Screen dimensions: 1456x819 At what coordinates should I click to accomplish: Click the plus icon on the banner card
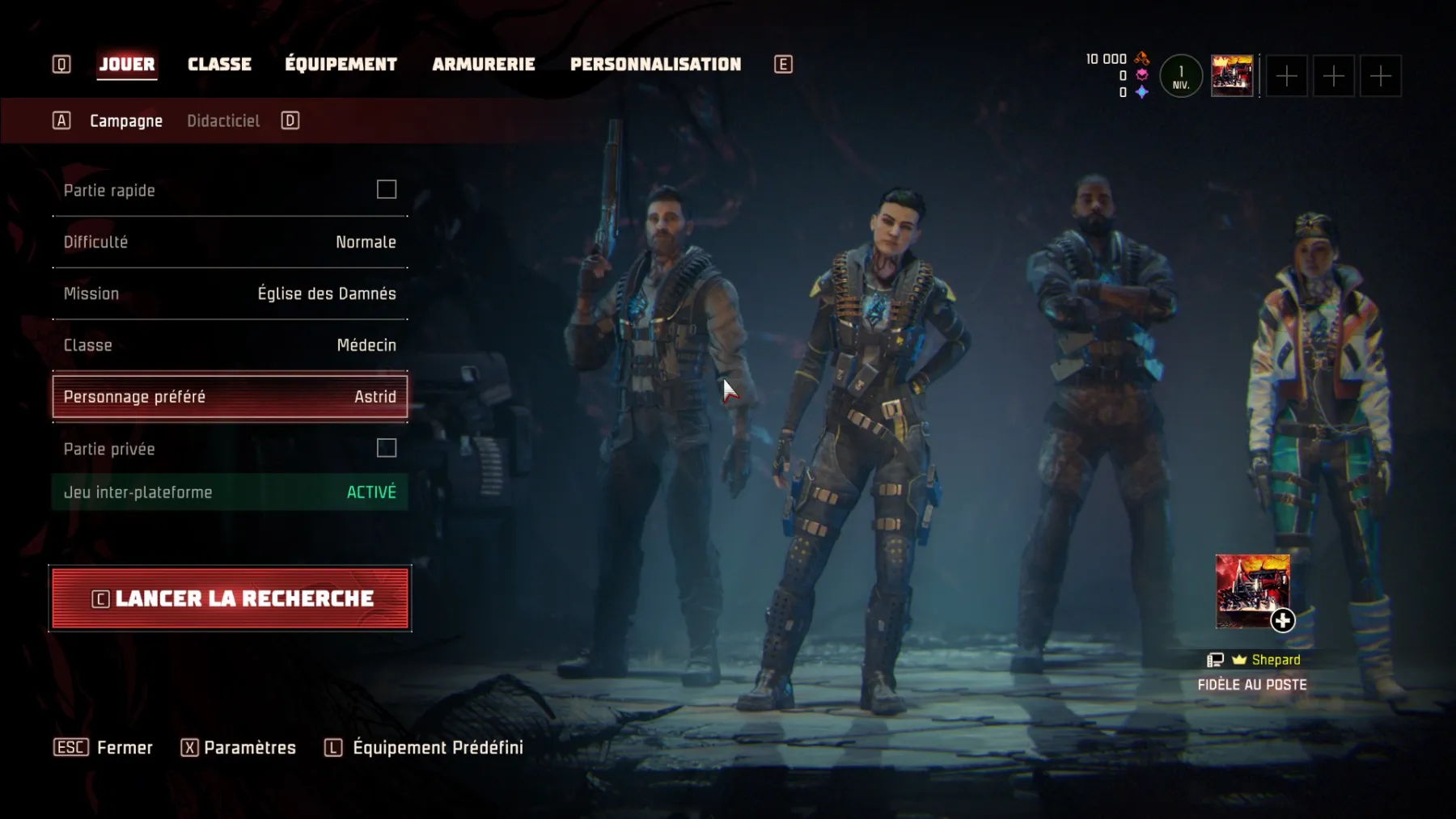click(1282, 619)
